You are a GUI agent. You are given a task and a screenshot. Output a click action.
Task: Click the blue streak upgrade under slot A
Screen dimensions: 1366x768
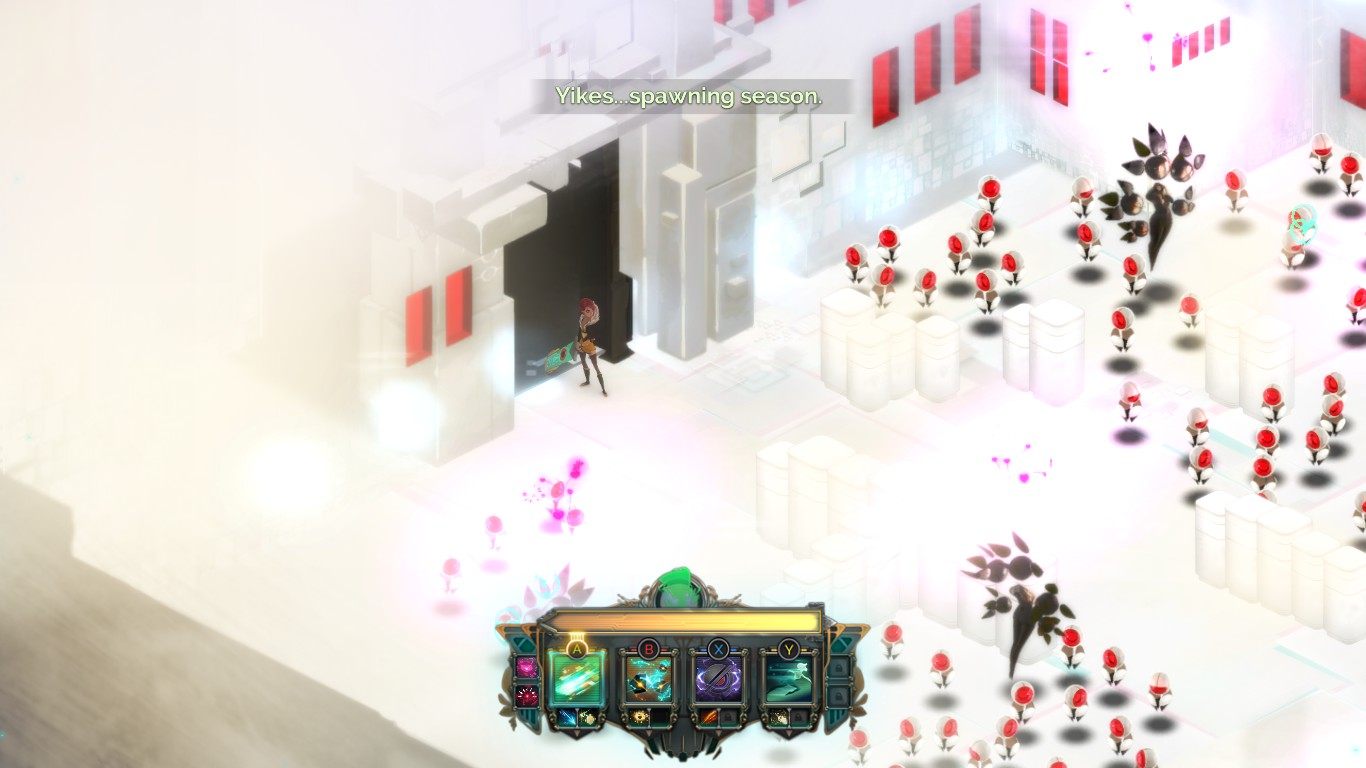(566, 717)
